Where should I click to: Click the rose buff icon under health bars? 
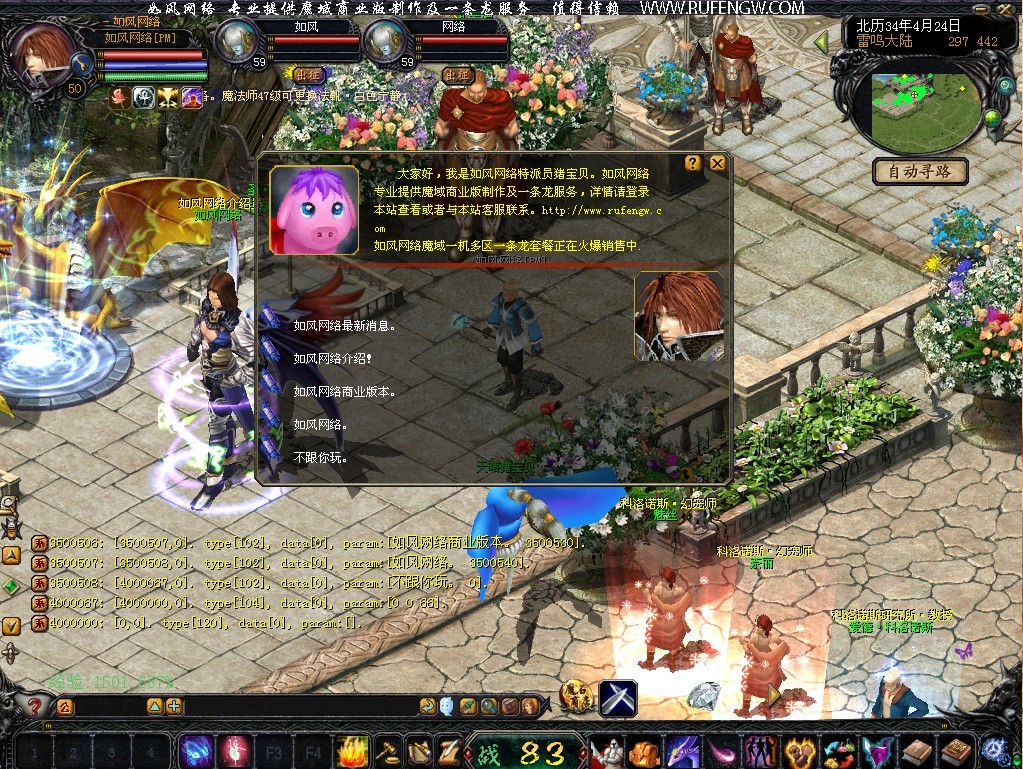[120, 96]
